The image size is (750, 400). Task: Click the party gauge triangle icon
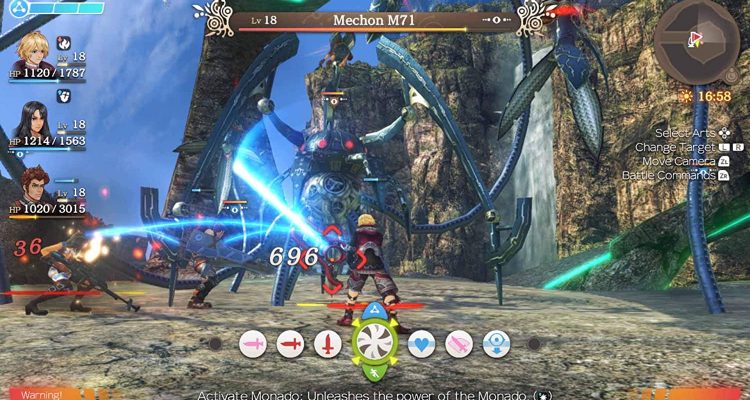pos(13,6)
